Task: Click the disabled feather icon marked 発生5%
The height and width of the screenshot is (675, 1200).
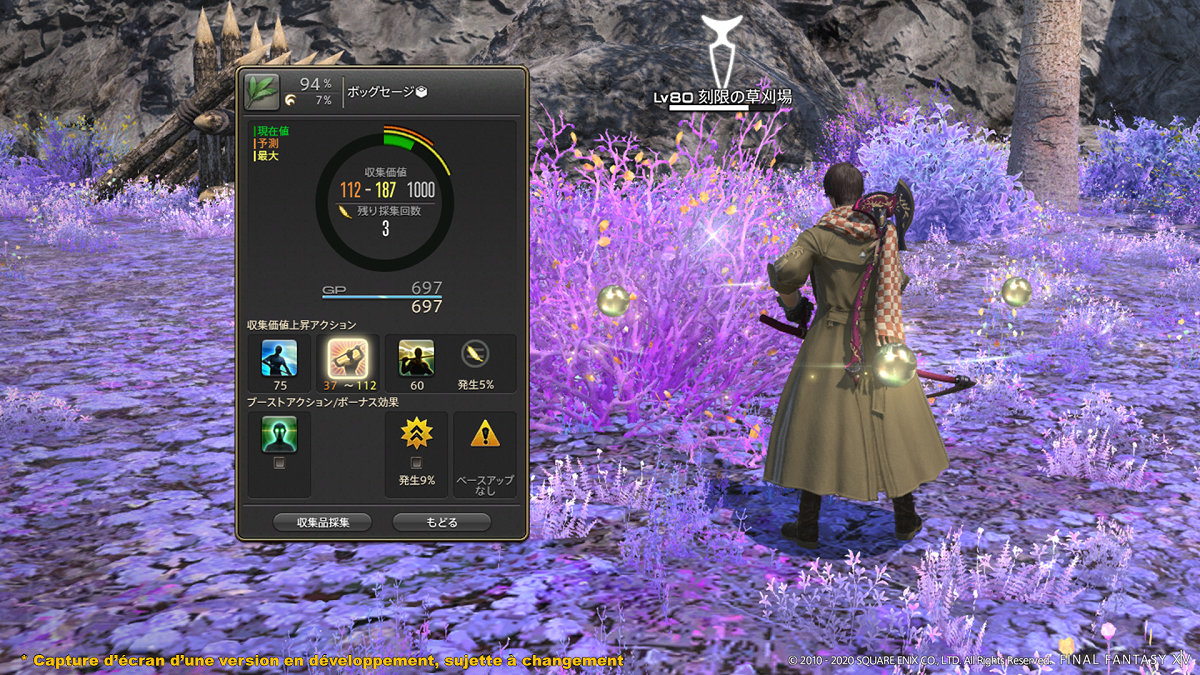Action: pyautogui.click(x=474, y=353)
